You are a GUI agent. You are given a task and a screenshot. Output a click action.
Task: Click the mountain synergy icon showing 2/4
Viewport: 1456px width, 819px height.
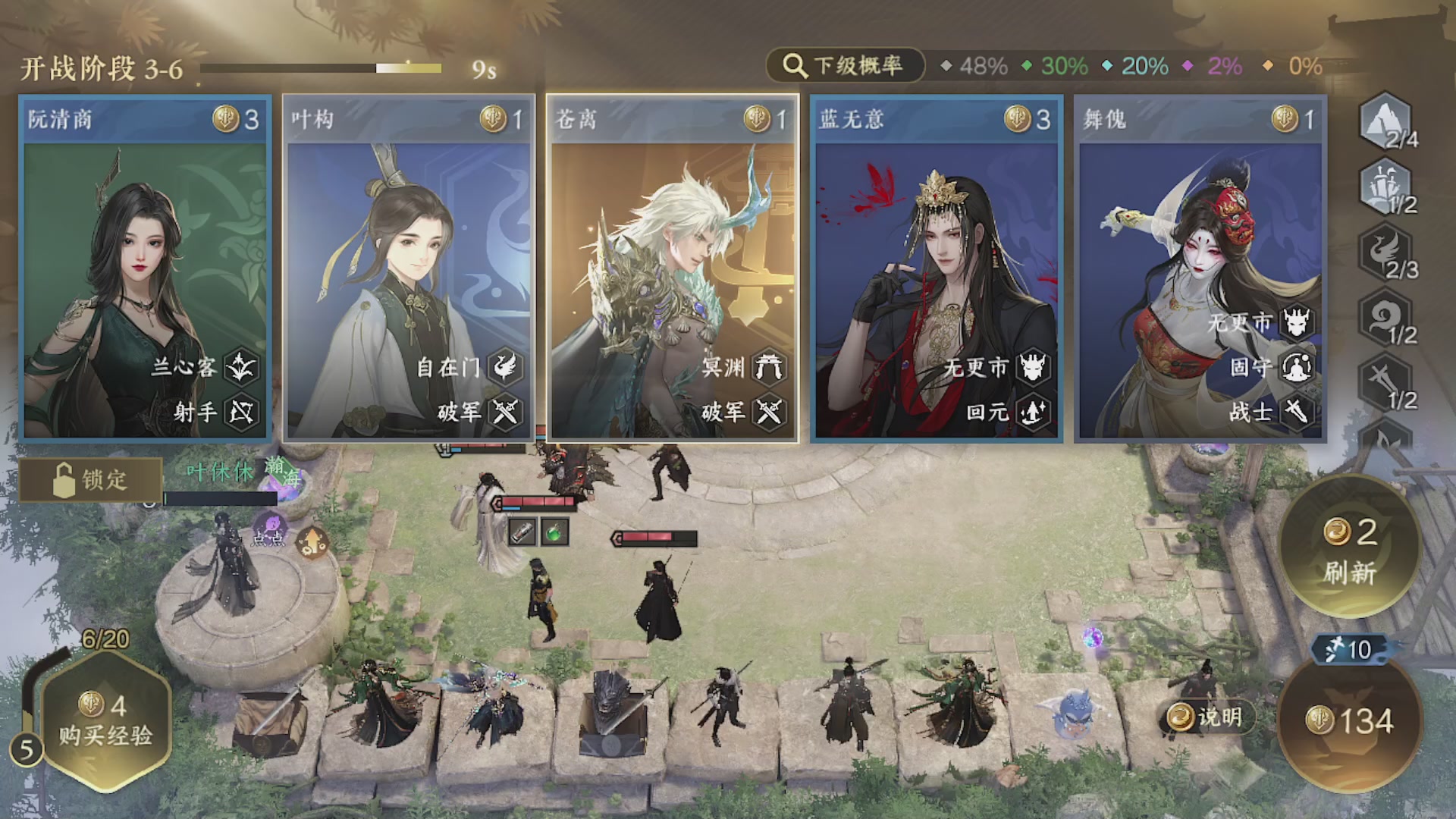[1387, 121]
